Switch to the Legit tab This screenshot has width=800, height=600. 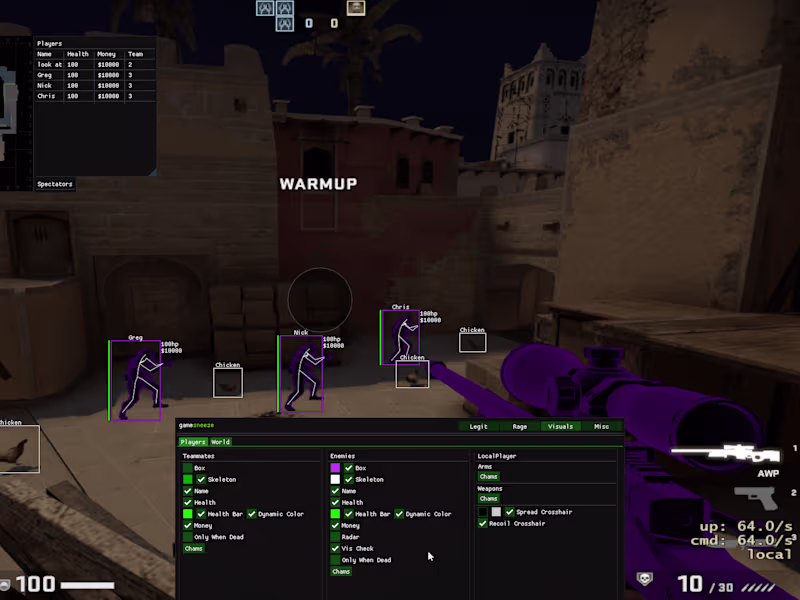click(x=479, y=427)
